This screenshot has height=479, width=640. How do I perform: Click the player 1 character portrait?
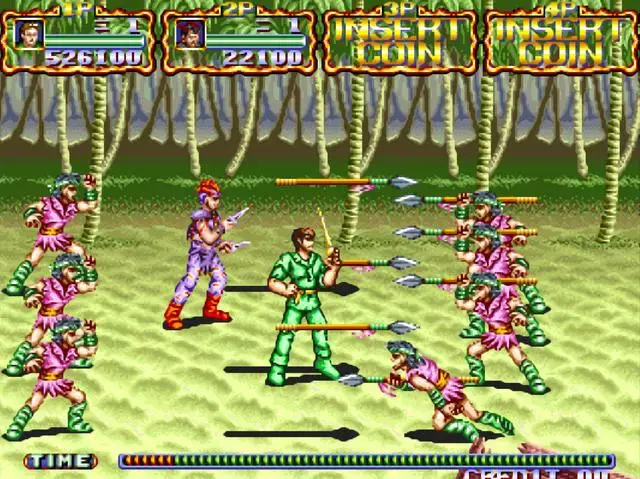point(27,33)
